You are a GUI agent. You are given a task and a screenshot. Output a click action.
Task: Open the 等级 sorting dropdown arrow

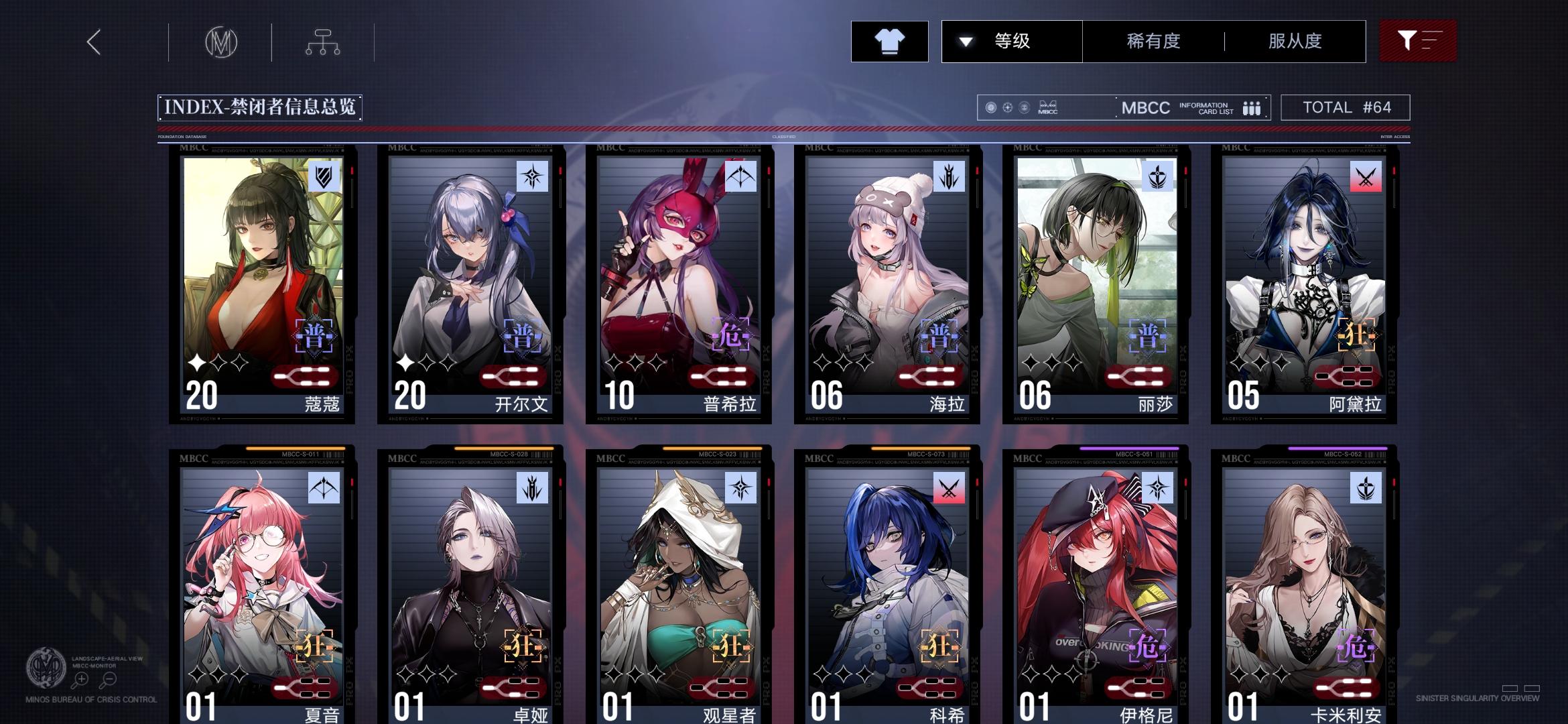(x=966, y=41)
